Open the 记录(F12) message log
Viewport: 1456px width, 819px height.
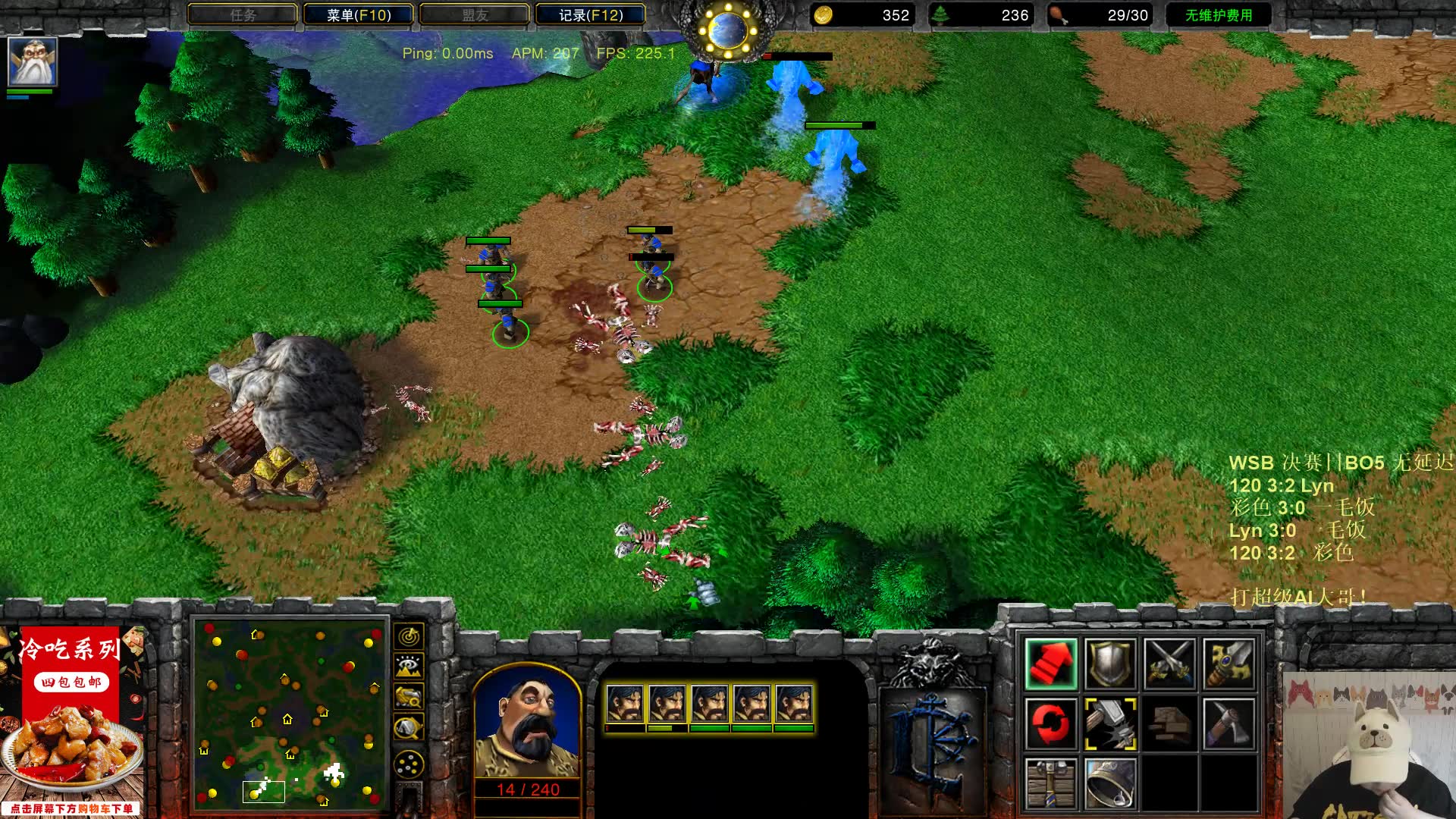tap(590, 14)
